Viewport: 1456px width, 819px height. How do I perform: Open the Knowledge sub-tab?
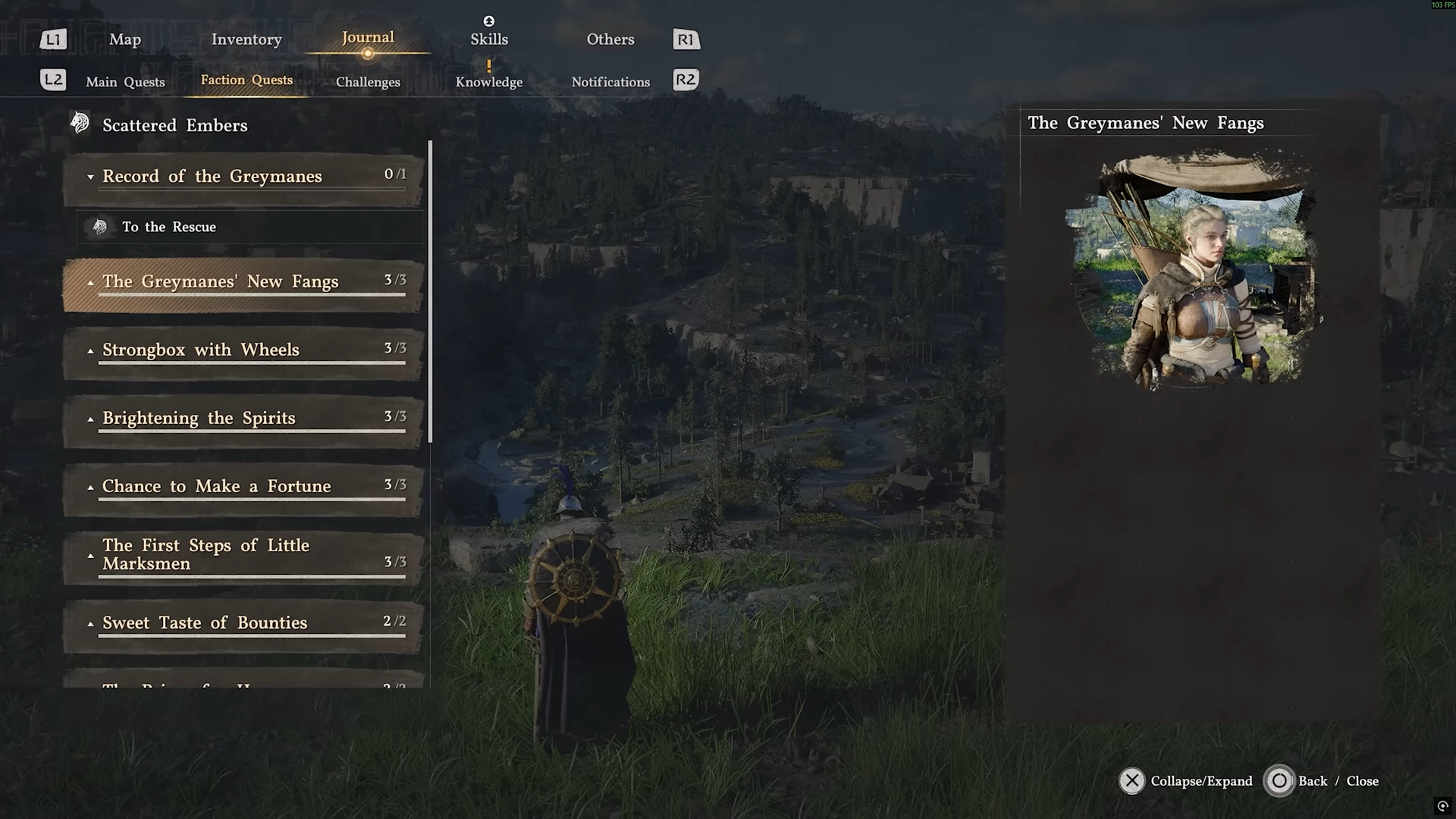489,82
